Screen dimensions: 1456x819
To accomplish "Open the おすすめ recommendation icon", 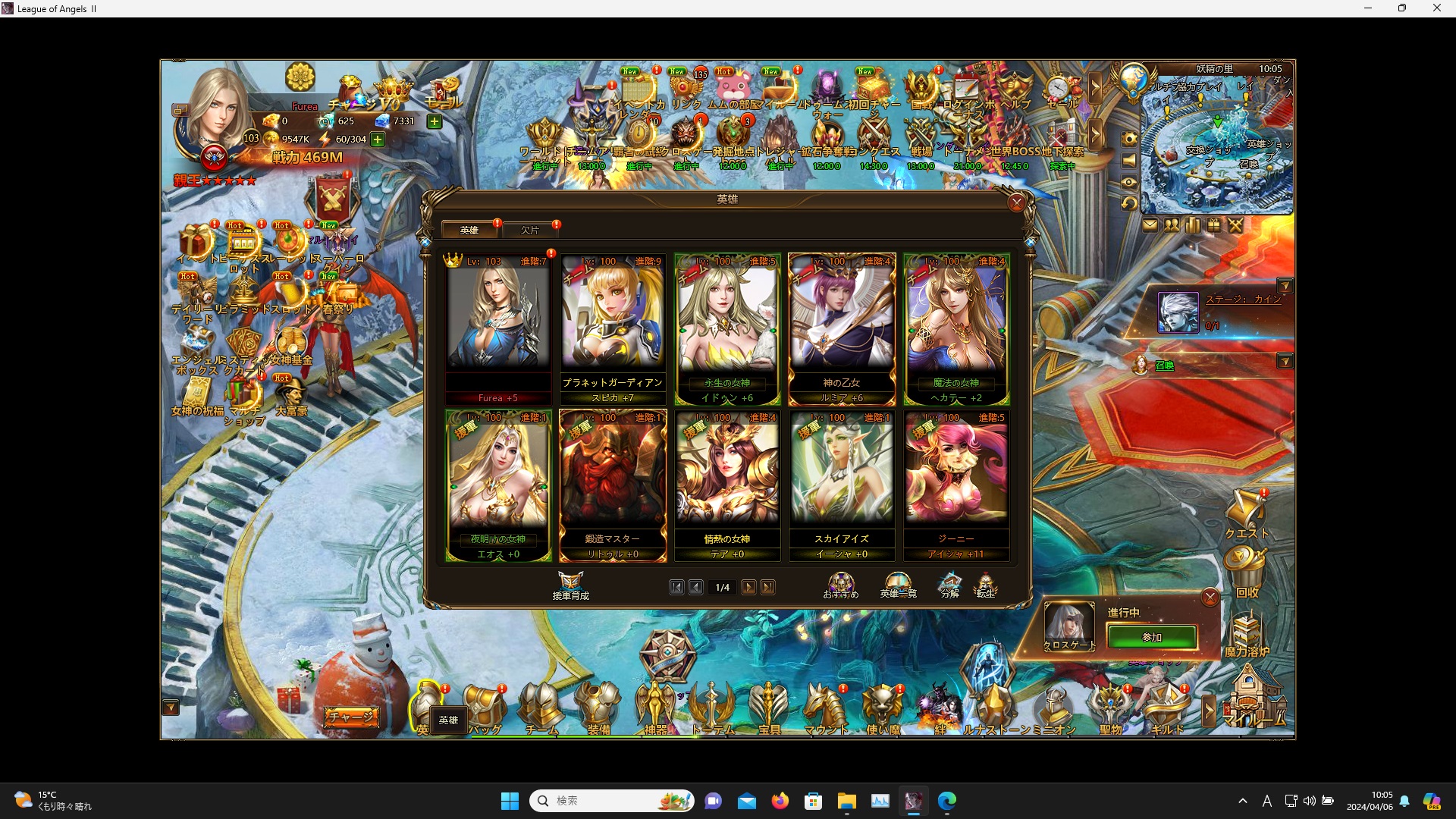I will click(839, 581).
